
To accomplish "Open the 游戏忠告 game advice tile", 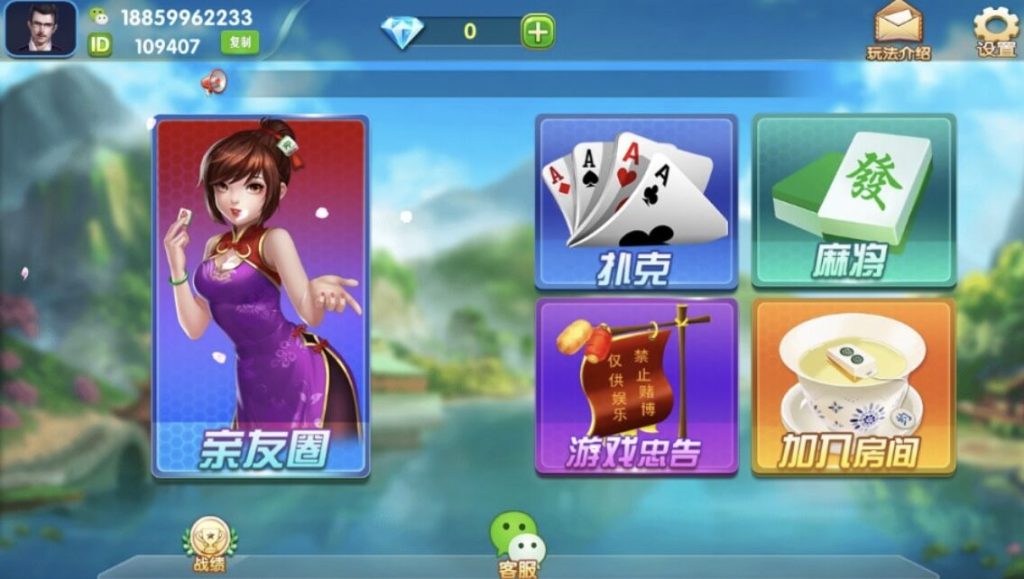I will coord(636,386).
